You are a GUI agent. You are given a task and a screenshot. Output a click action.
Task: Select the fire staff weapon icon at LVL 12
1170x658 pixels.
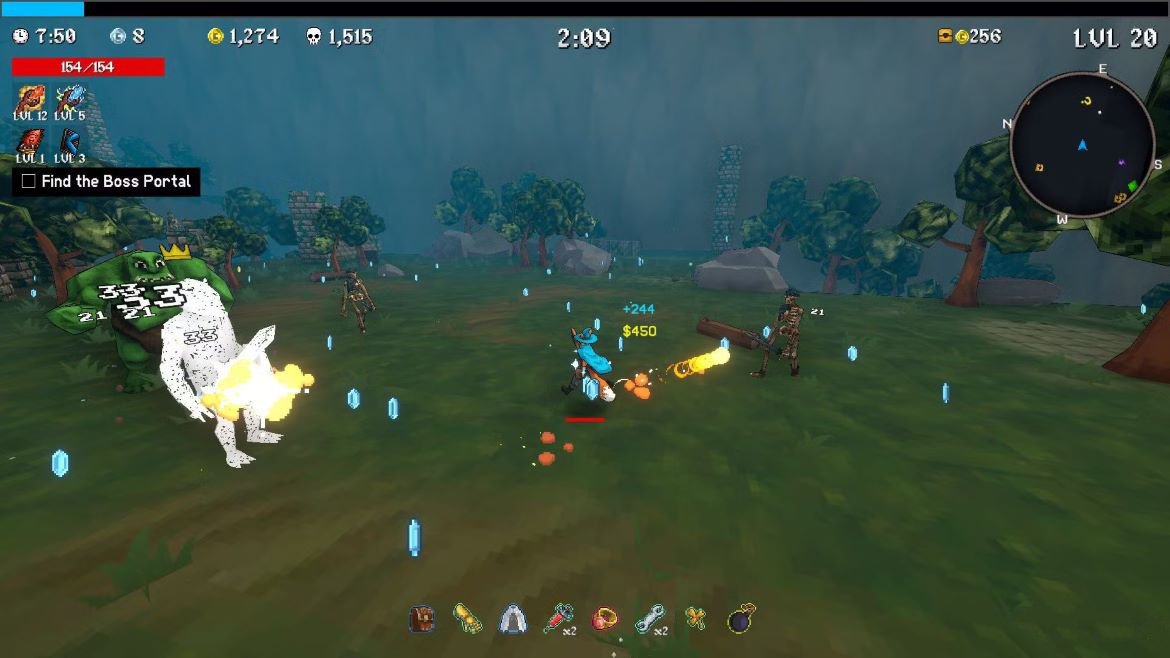[x=30, y=98]
